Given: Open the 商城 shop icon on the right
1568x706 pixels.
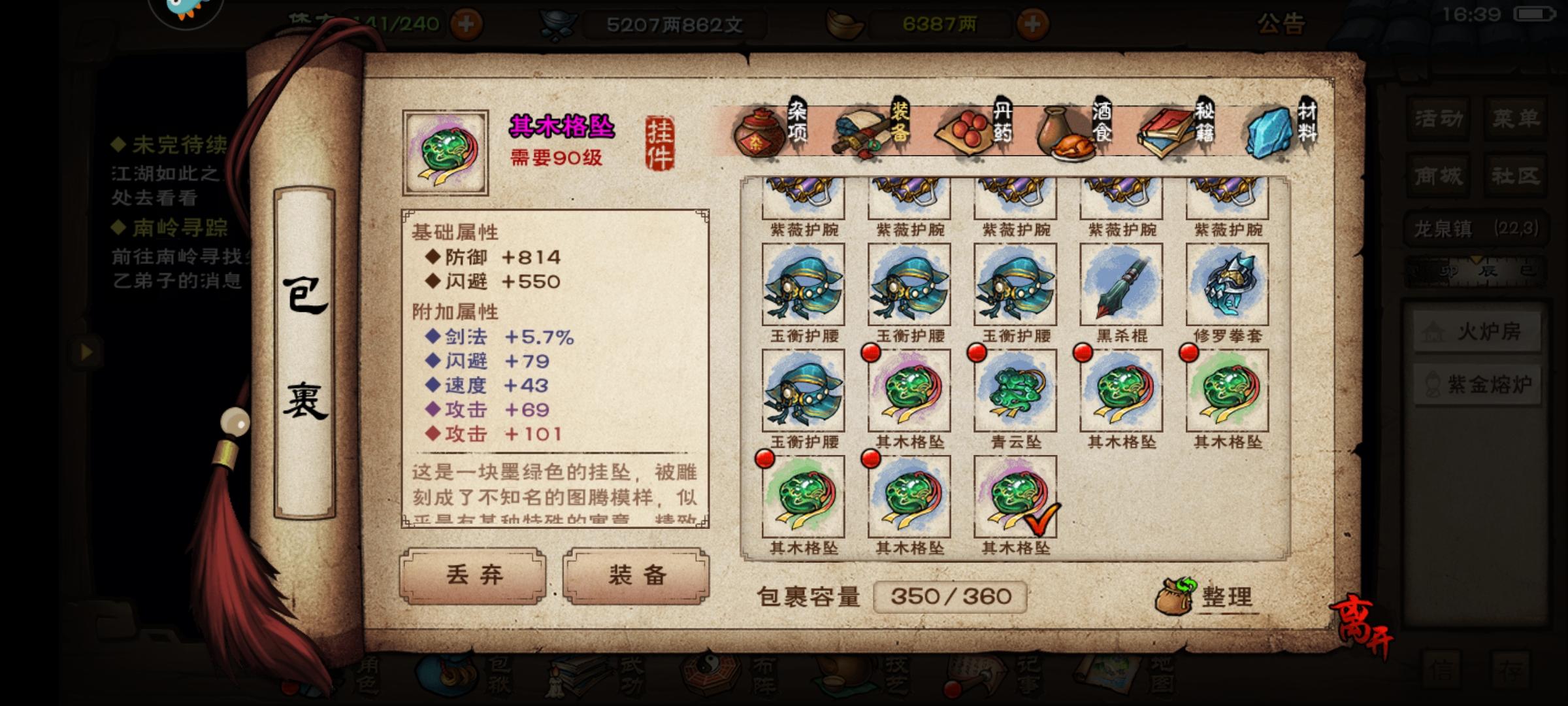Looking at the screenshot, I should click(1436, 175).
